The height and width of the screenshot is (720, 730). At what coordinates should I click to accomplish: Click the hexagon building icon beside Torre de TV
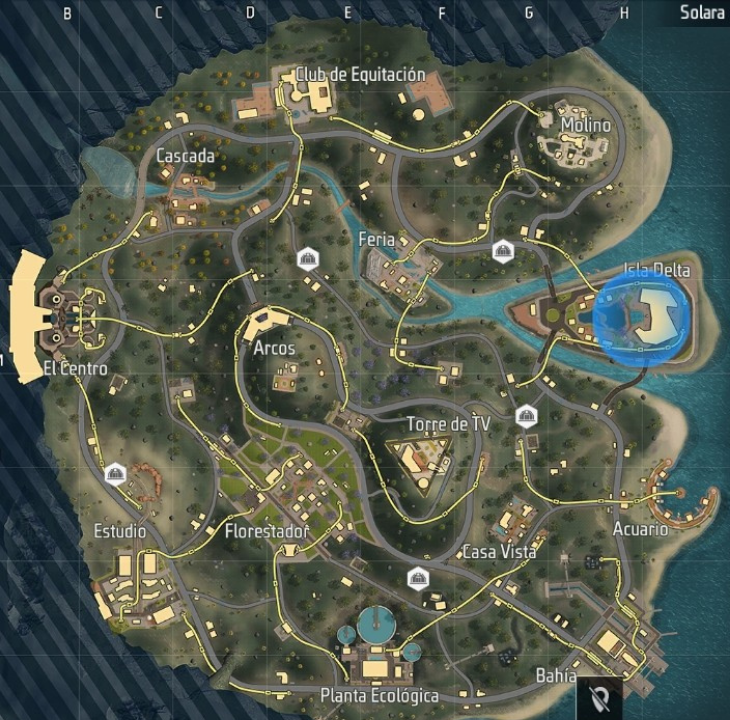coord(526,417)
